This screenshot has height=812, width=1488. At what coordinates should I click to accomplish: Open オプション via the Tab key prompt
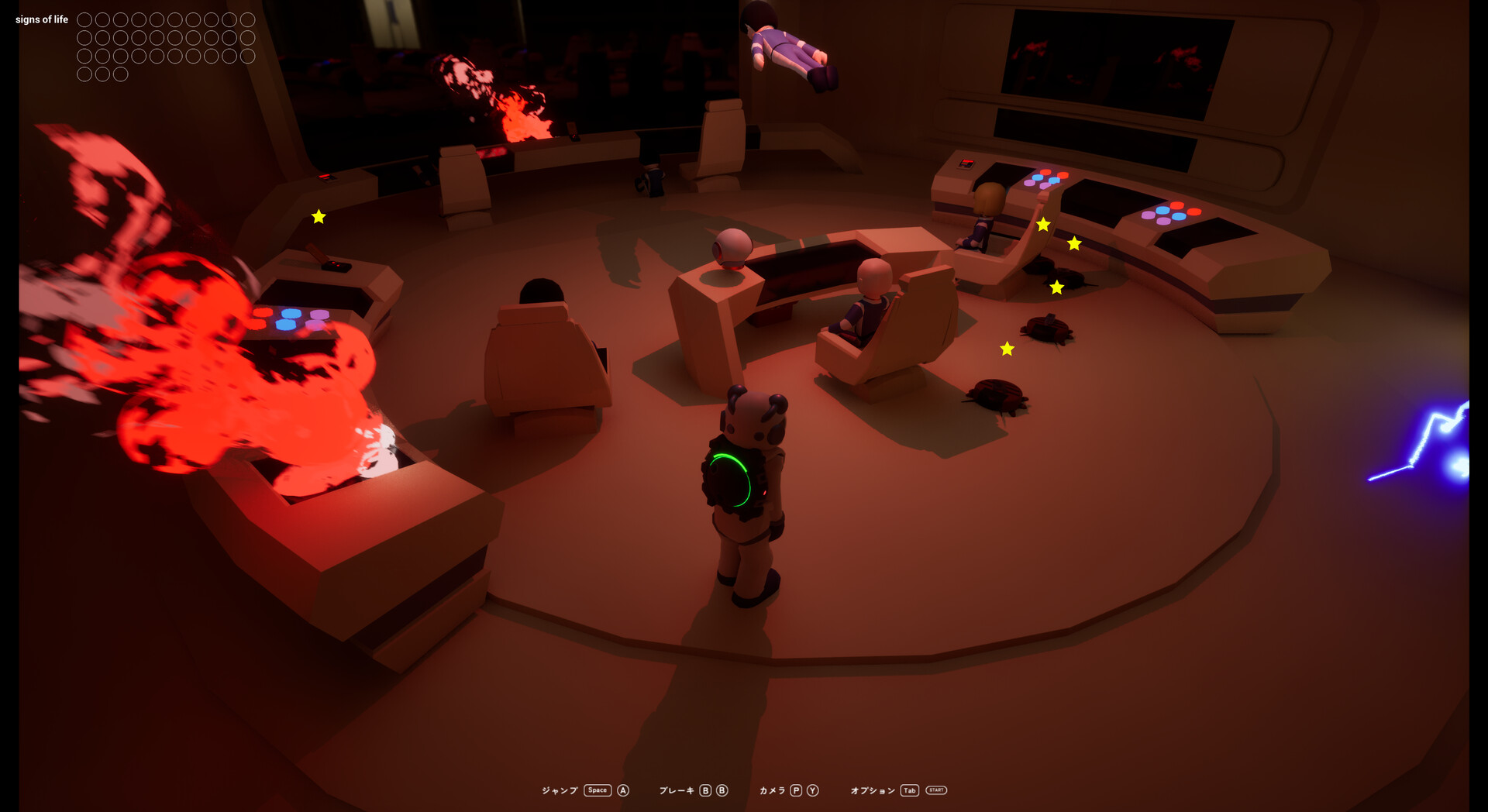[x=908, y=790]
